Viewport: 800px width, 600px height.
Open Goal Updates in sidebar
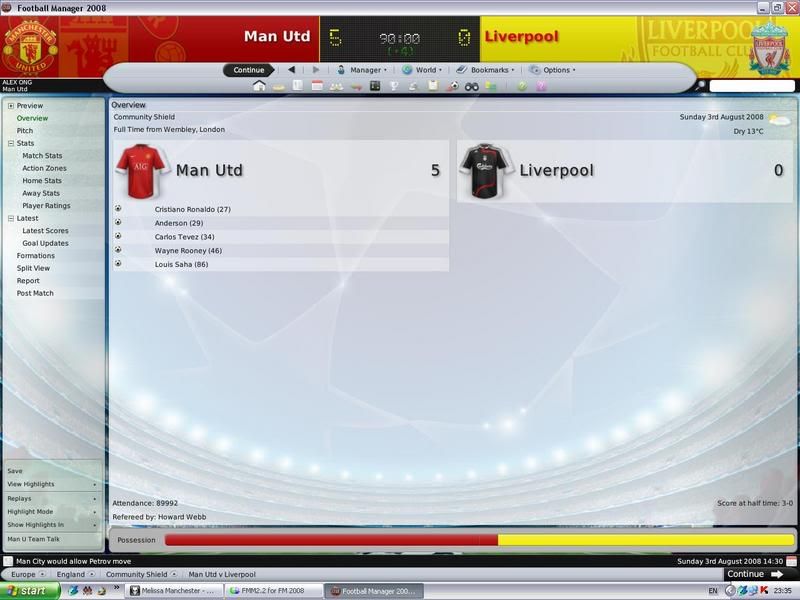coord(45,243)
